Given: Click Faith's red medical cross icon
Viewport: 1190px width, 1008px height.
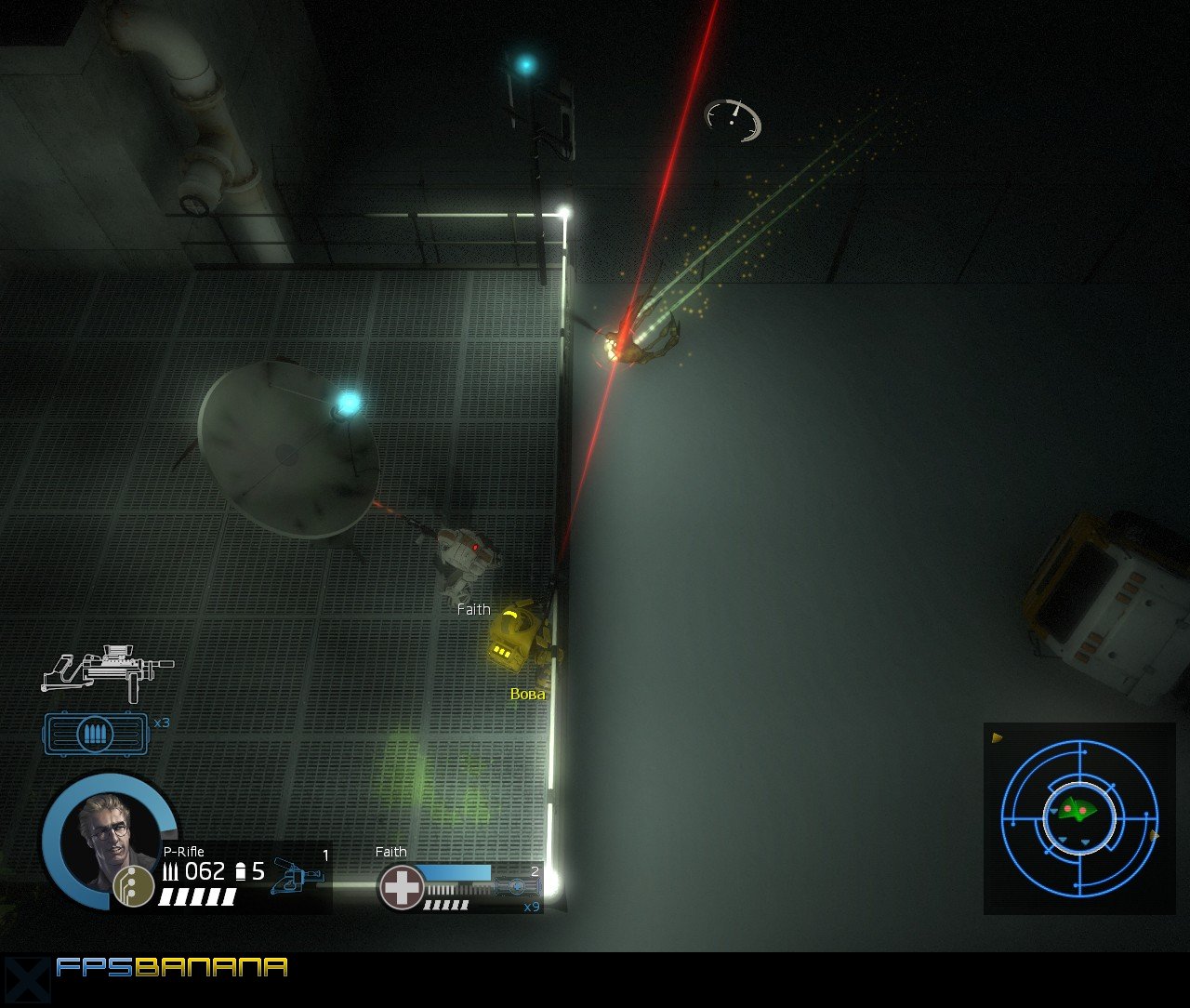Looking at the screenshot, I should pos(402,885).
